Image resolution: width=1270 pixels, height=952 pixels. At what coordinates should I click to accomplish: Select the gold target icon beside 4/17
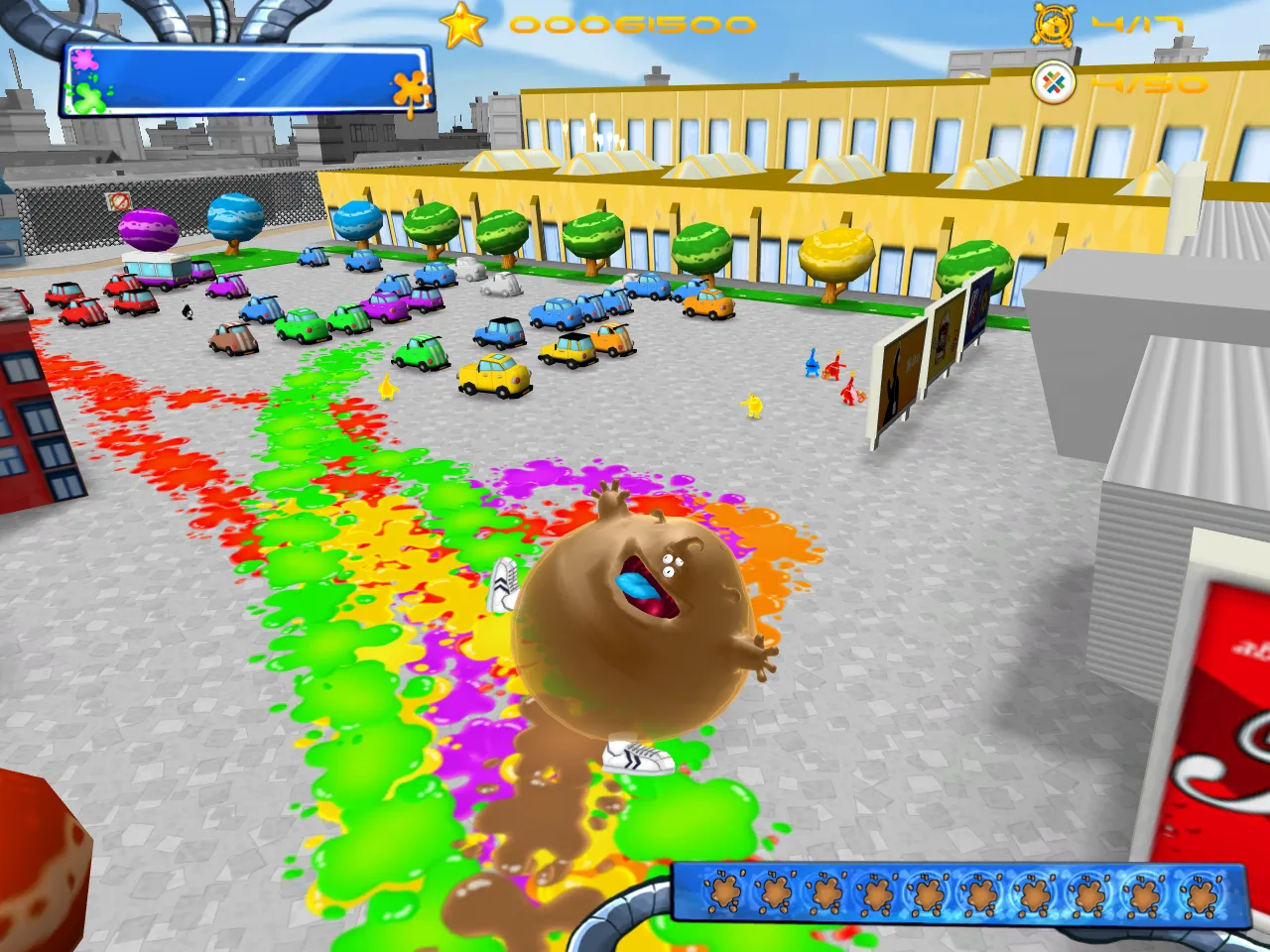[1053, 24]
